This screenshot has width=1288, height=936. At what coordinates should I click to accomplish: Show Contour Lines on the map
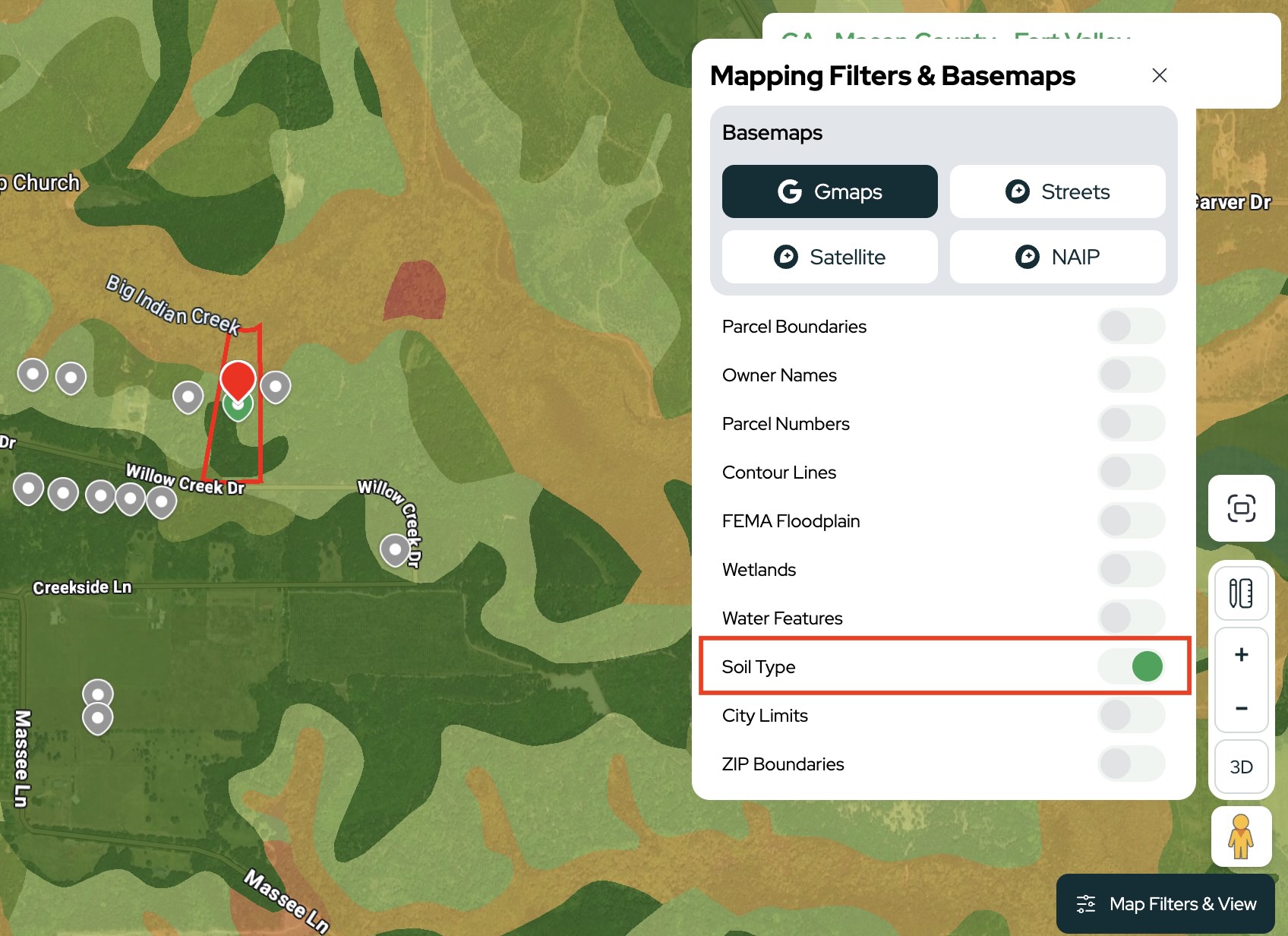[1130, 473]
